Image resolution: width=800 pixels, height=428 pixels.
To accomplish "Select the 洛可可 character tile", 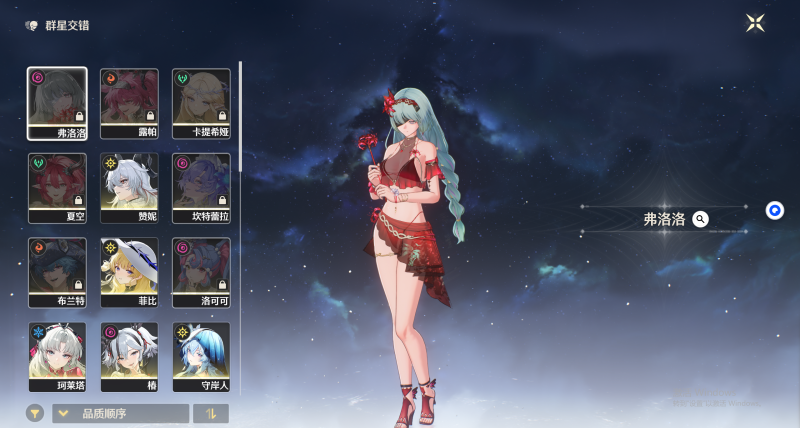I will (x=201, y=272).
